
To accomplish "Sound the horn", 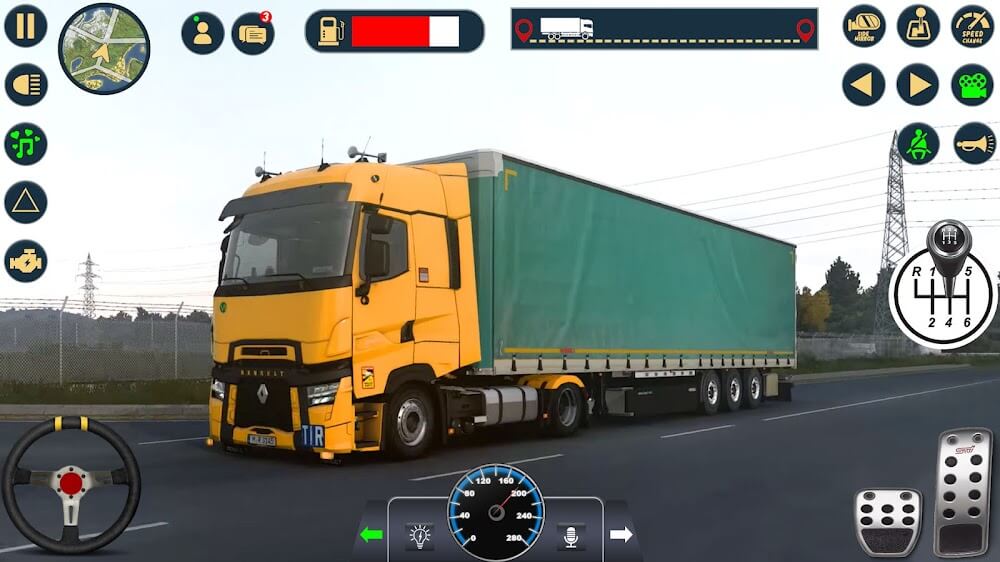I will pyautogui.click(x=974, y=144).
